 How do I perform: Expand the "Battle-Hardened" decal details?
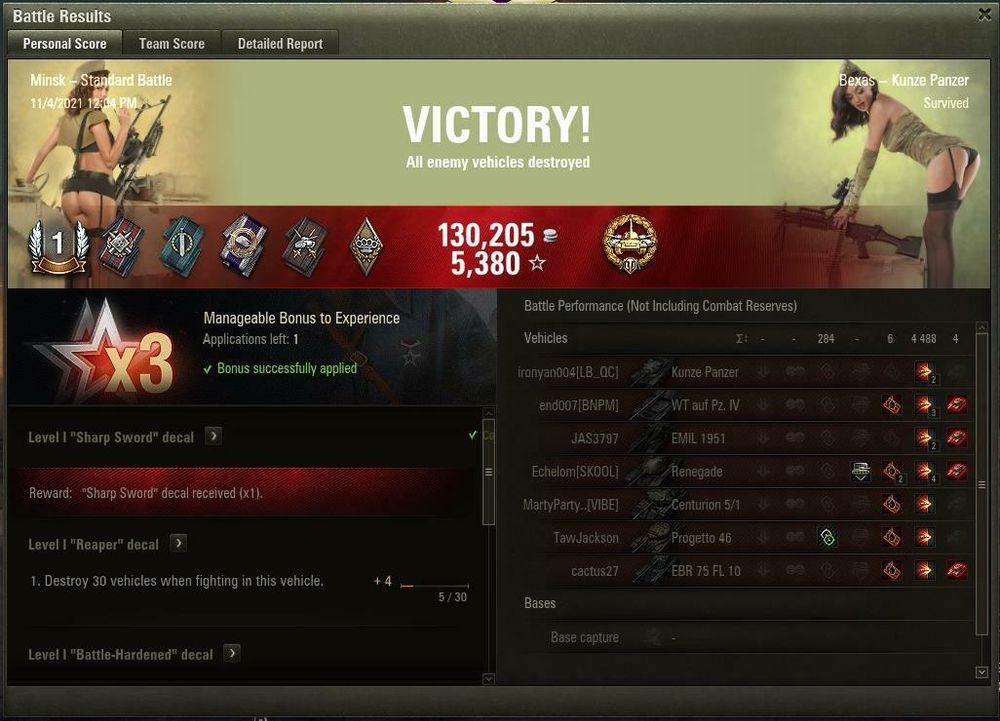(232, 653)
